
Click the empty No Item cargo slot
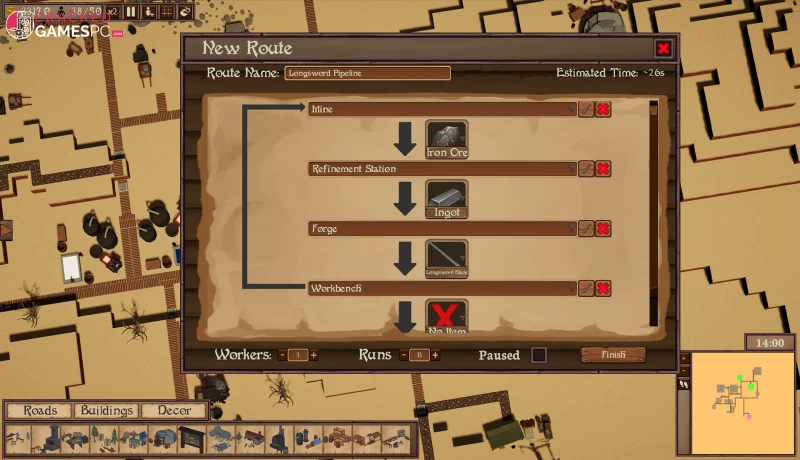pyautogui.click(x=447, y=315)
